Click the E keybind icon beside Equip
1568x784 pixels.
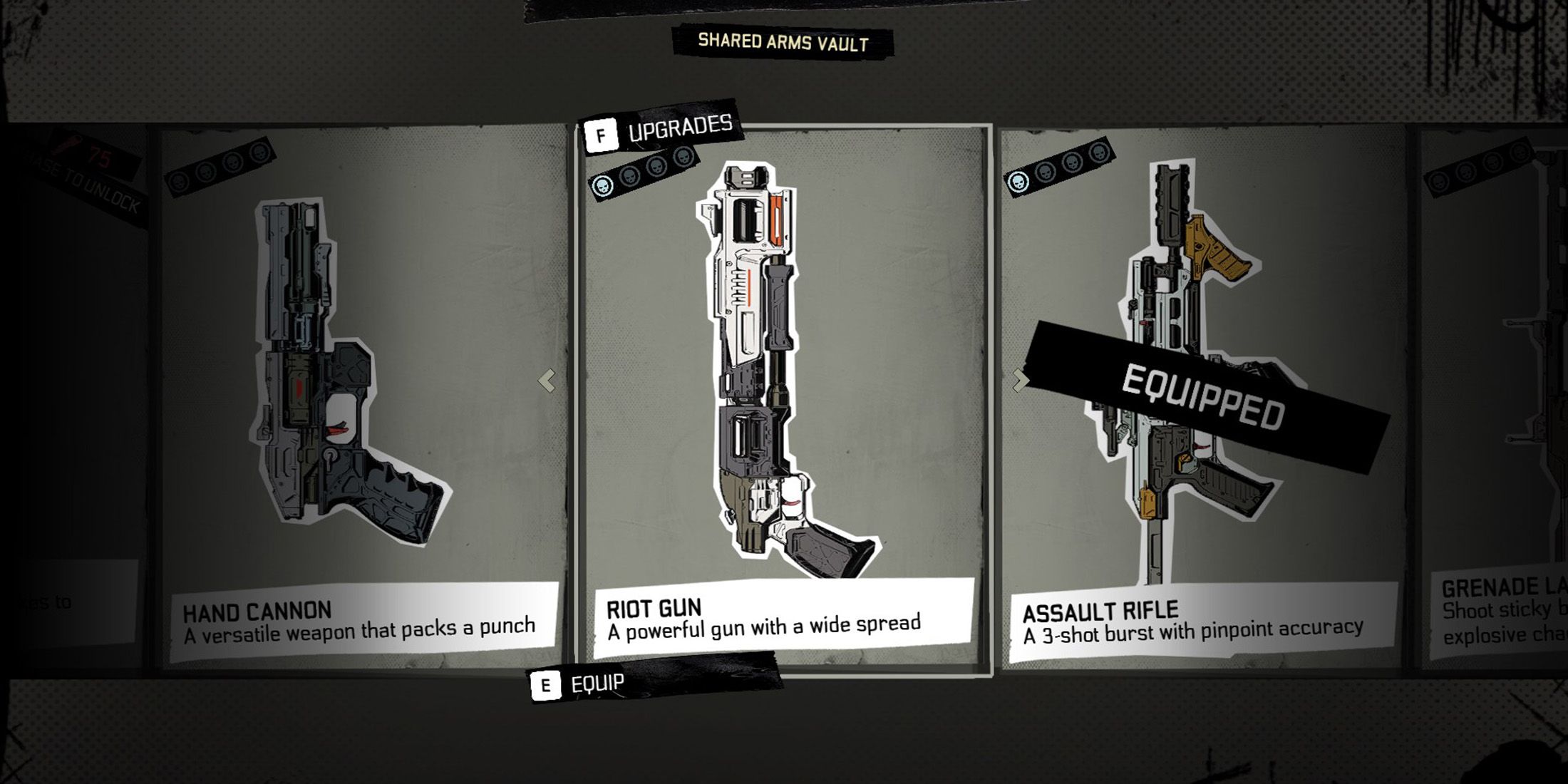[547, 683]
